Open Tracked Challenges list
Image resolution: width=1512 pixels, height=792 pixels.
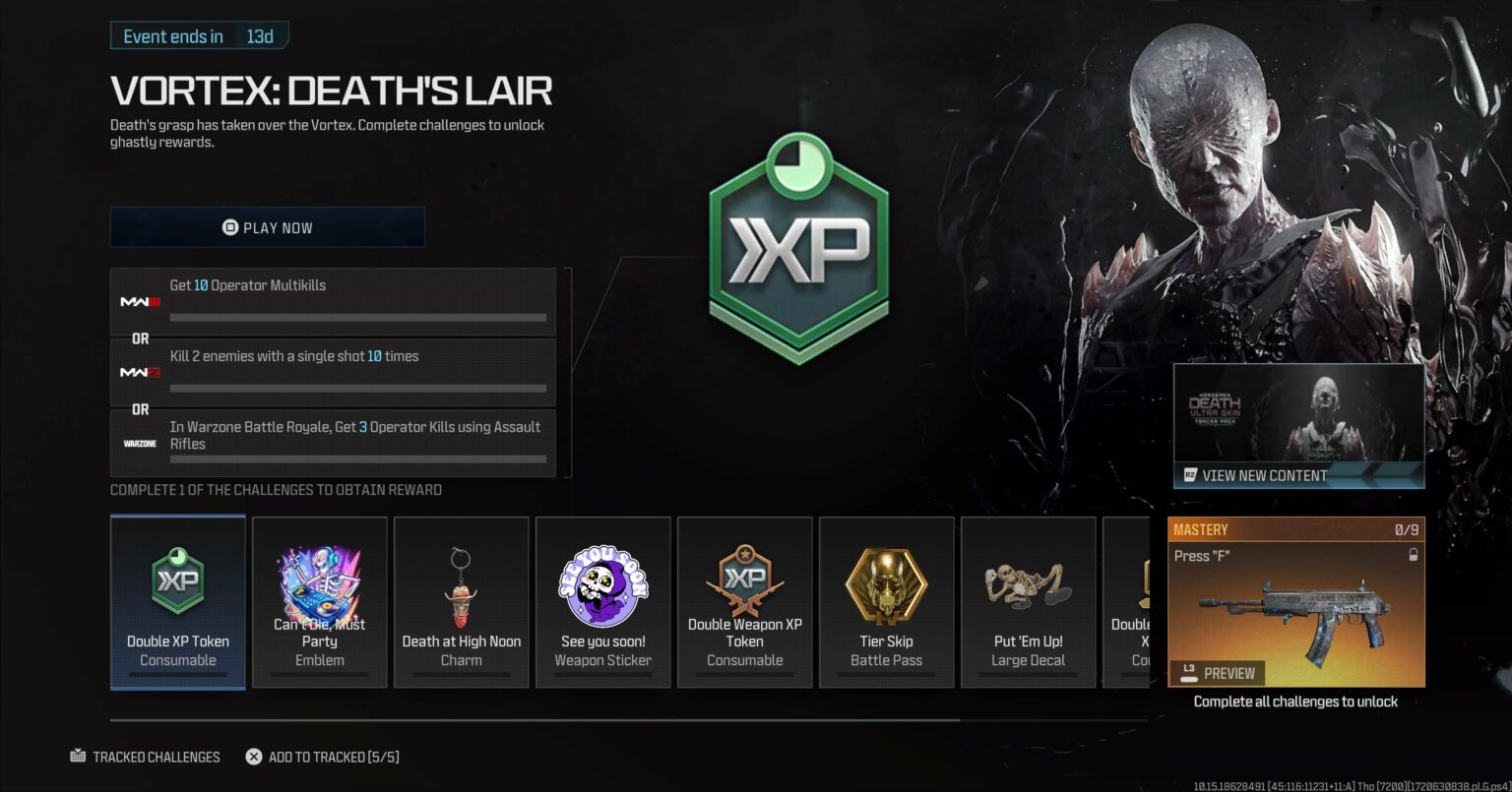pos(147,757)
